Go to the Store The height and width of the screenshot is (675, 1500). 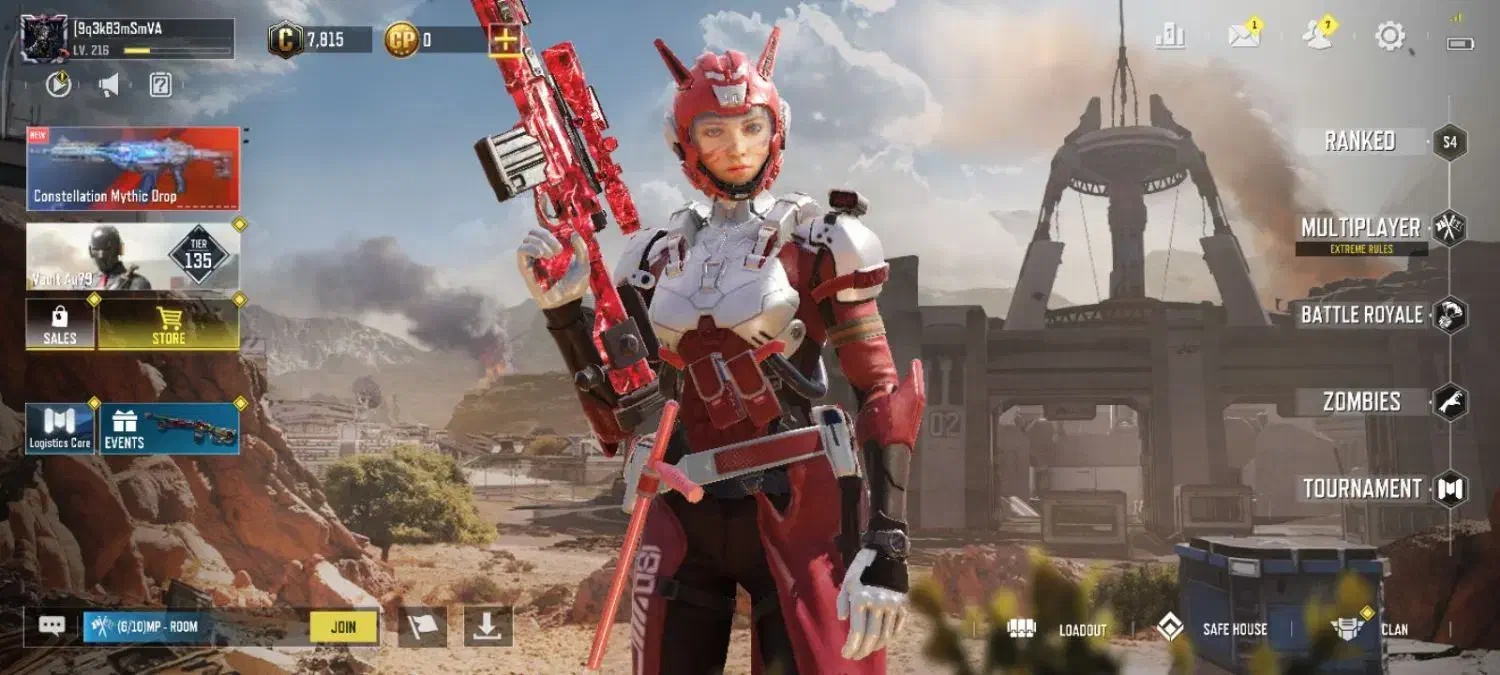click(168, 325)
